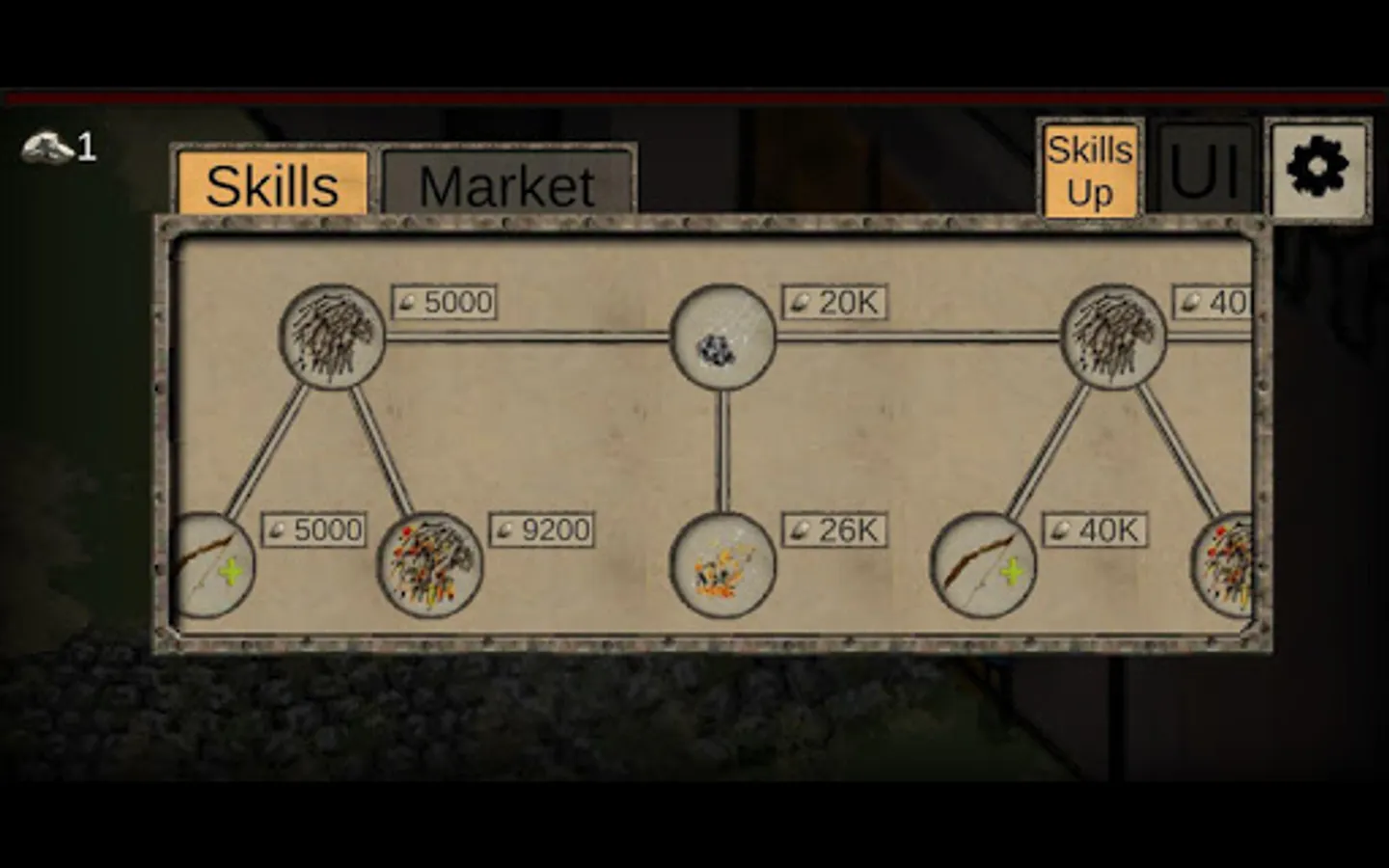This screenshot has height=868, width=1389.
Task: Click the 5000 label beside the top node
Action: coord(444,302)
